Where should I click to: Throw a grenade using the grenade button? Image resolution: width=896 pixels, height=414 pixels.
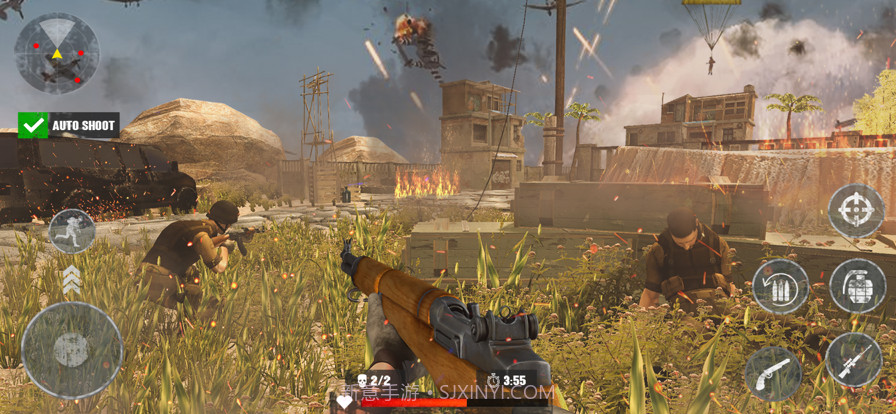857,286
